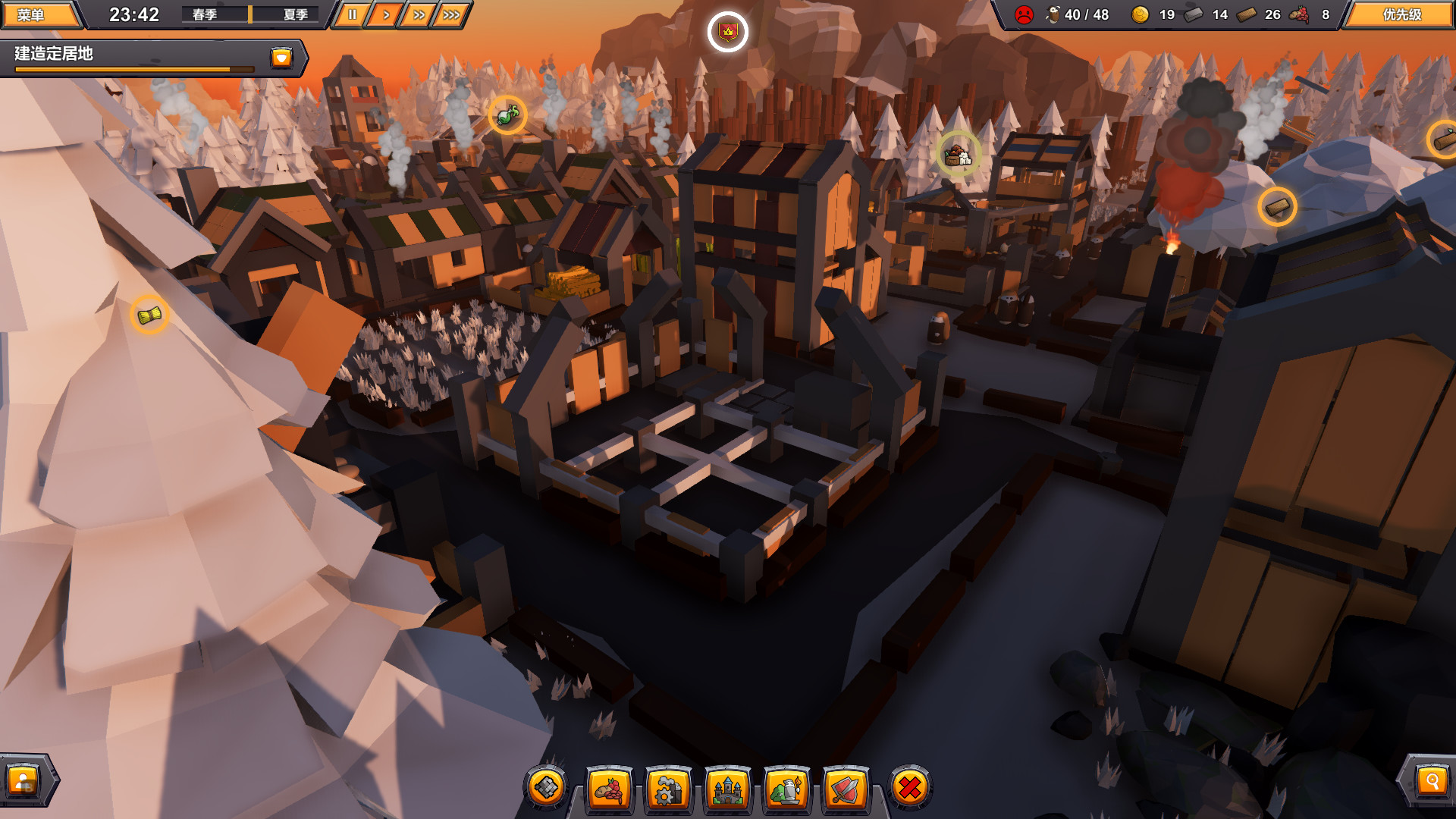Viewport: 1456px width, 819px height.
Task: Select normal speed with the > button
Action: click(x=385, y=13)
